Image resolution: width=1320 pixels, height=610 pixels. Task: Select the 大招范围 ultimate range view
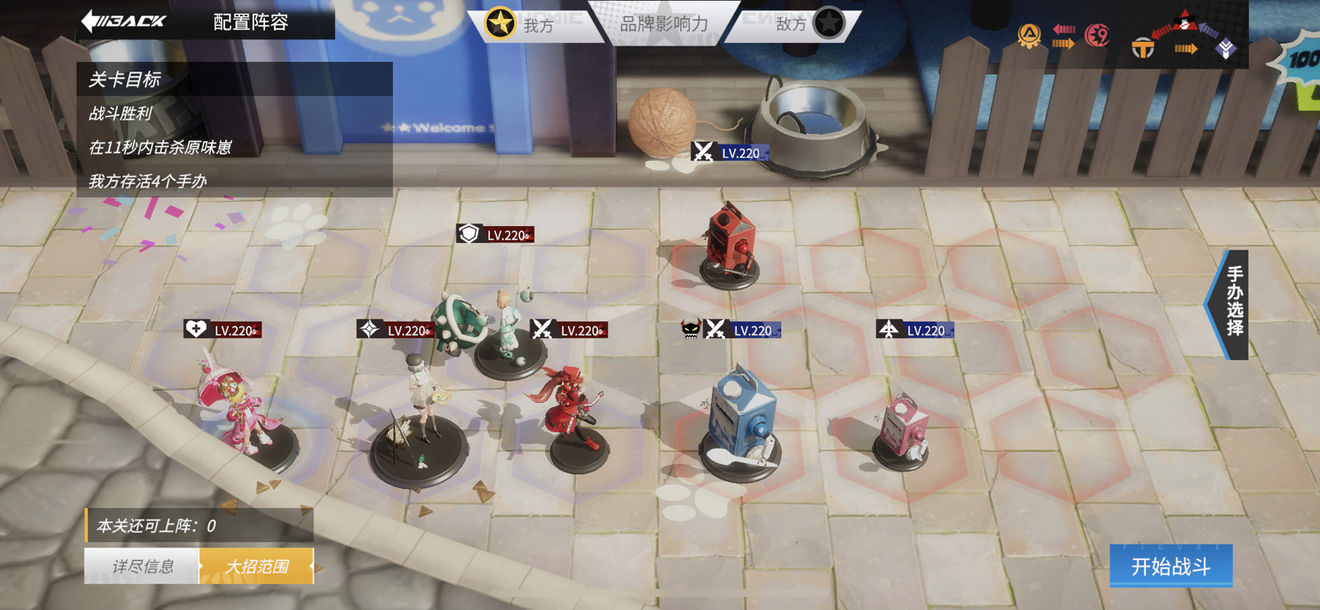pyautogui.click(x=256, y=566)
